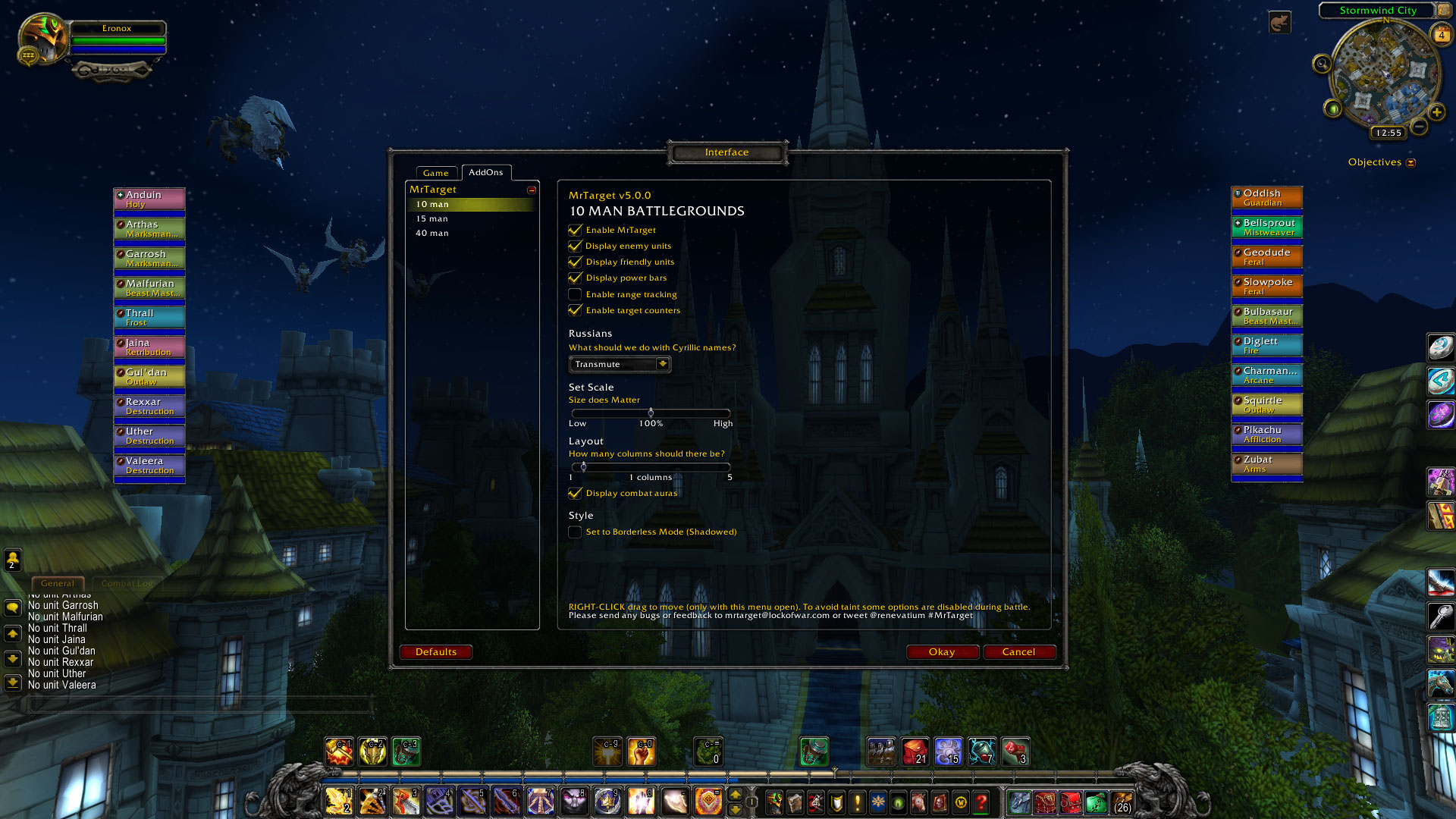Cancel the Interface options window
The height and width of the screenshot is (819, 1456).
(x=1018, y=652)
